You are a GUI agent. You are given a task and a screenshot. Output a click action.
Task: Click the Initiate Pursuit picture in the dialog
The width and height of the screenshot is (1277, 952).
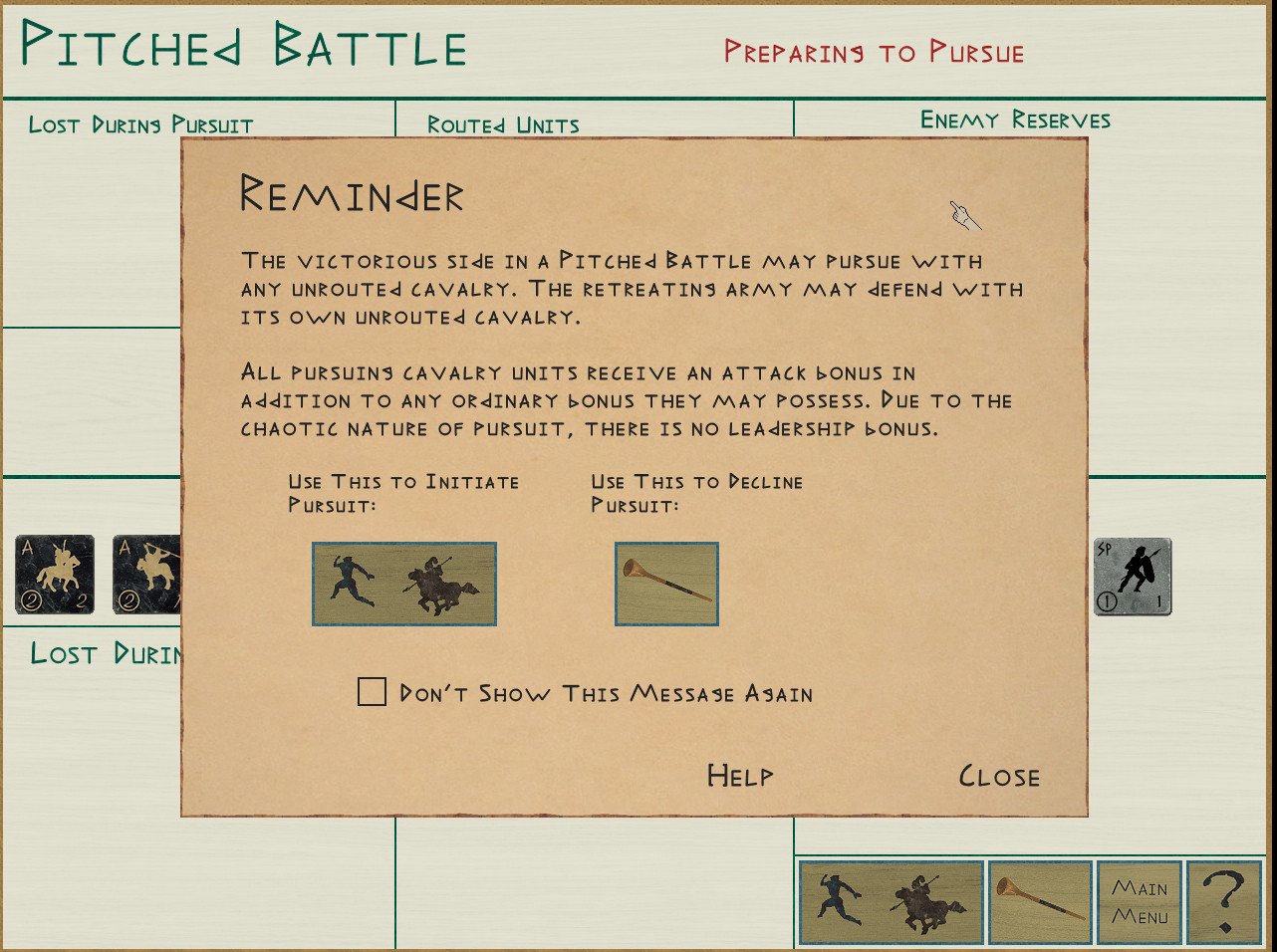pos(404,585)
